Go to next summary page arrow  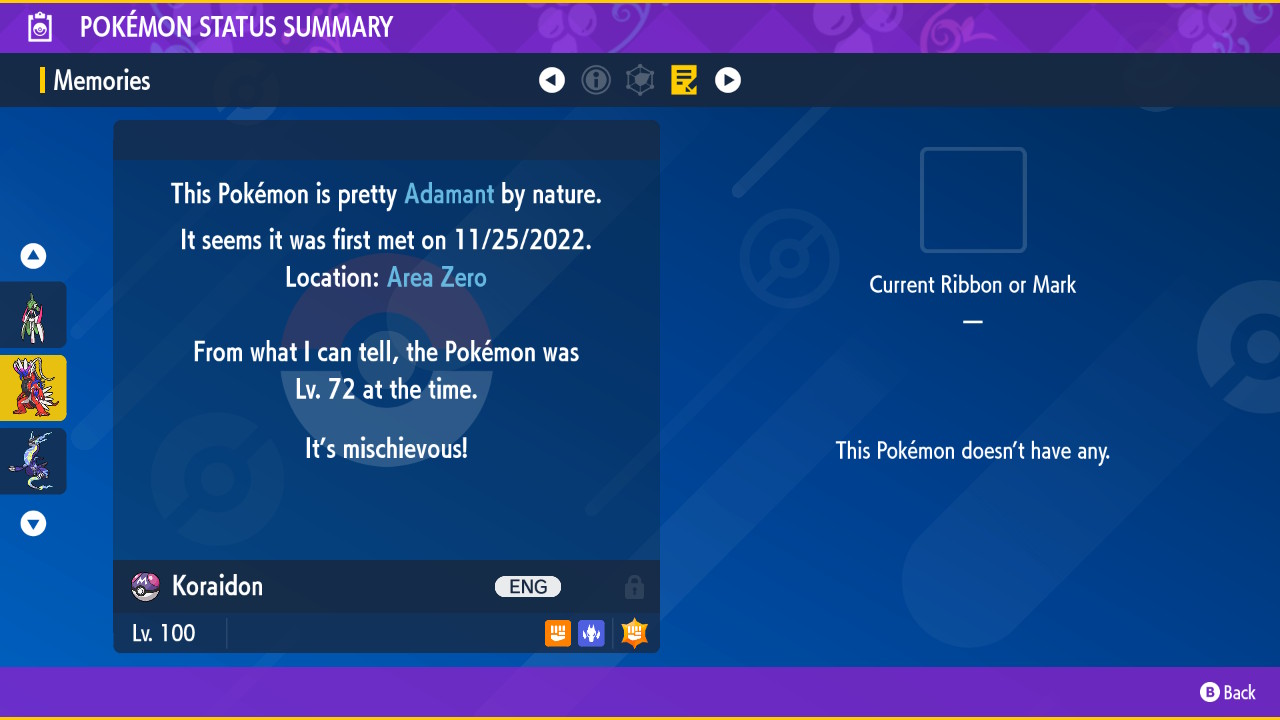(x=728, y=80)
